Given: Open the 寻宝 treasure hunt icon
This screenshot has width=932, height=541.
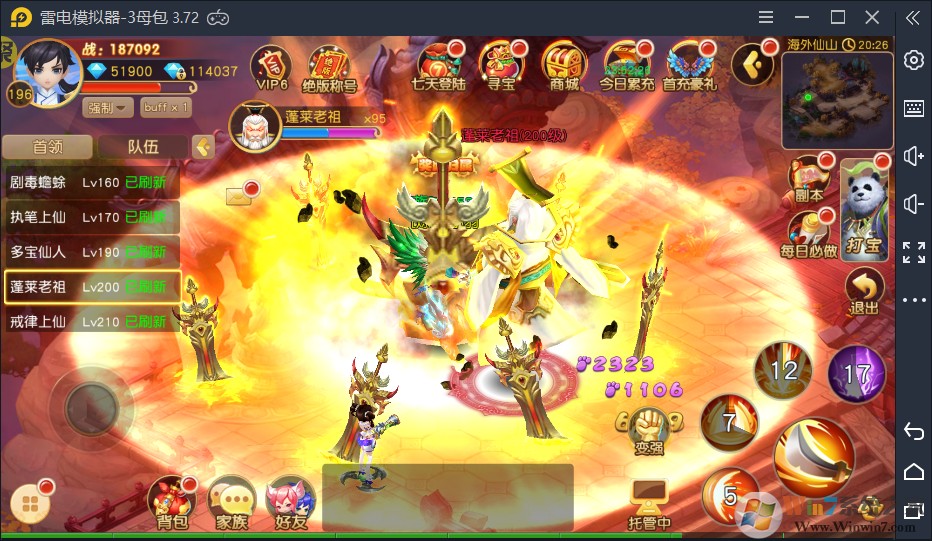Looking at the screenshot, I should (x=500, y=66).
